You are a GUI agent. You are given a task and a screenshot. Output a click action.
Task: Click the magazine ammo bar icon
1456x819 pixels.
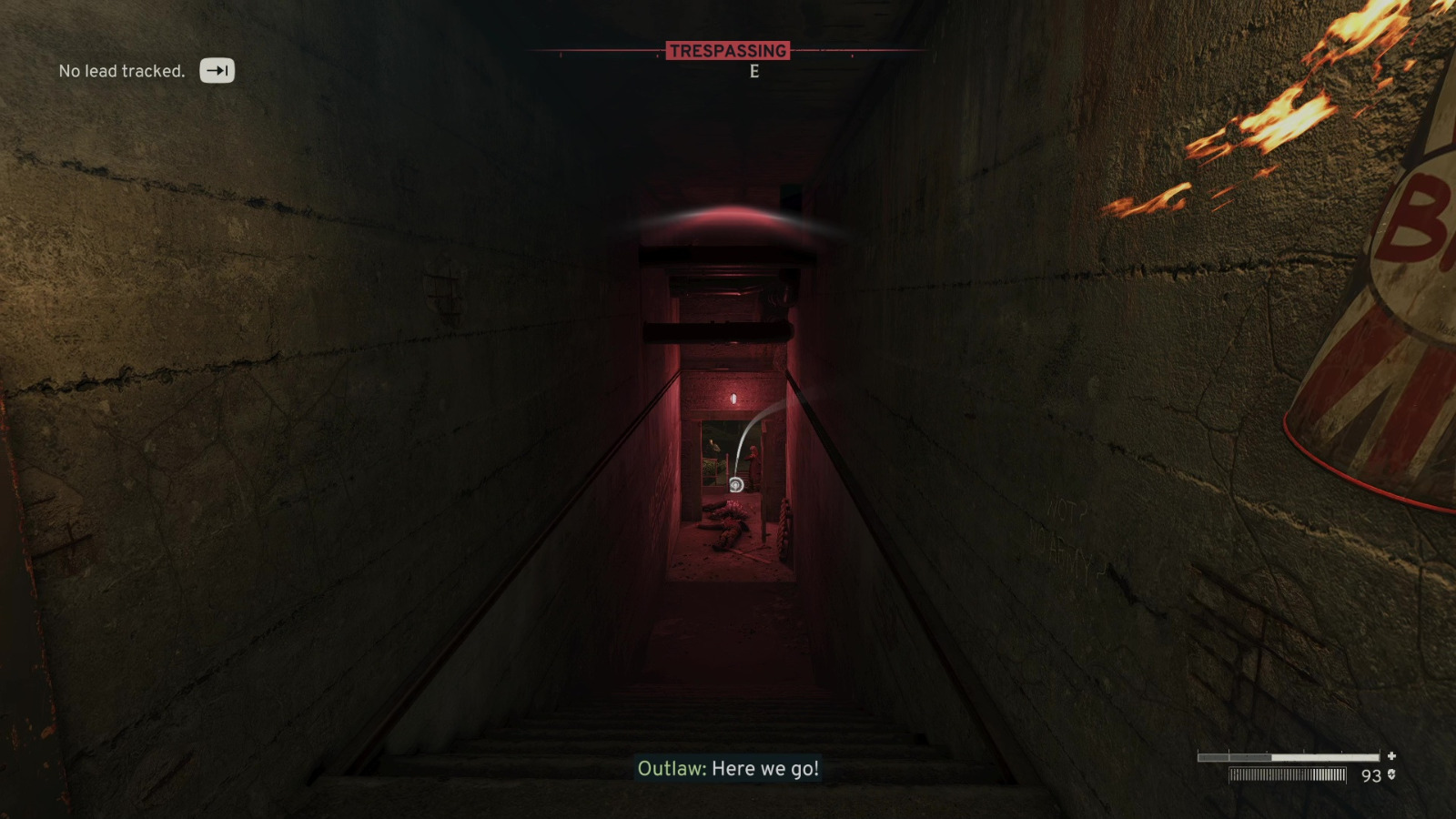[x=1286, y=774]
